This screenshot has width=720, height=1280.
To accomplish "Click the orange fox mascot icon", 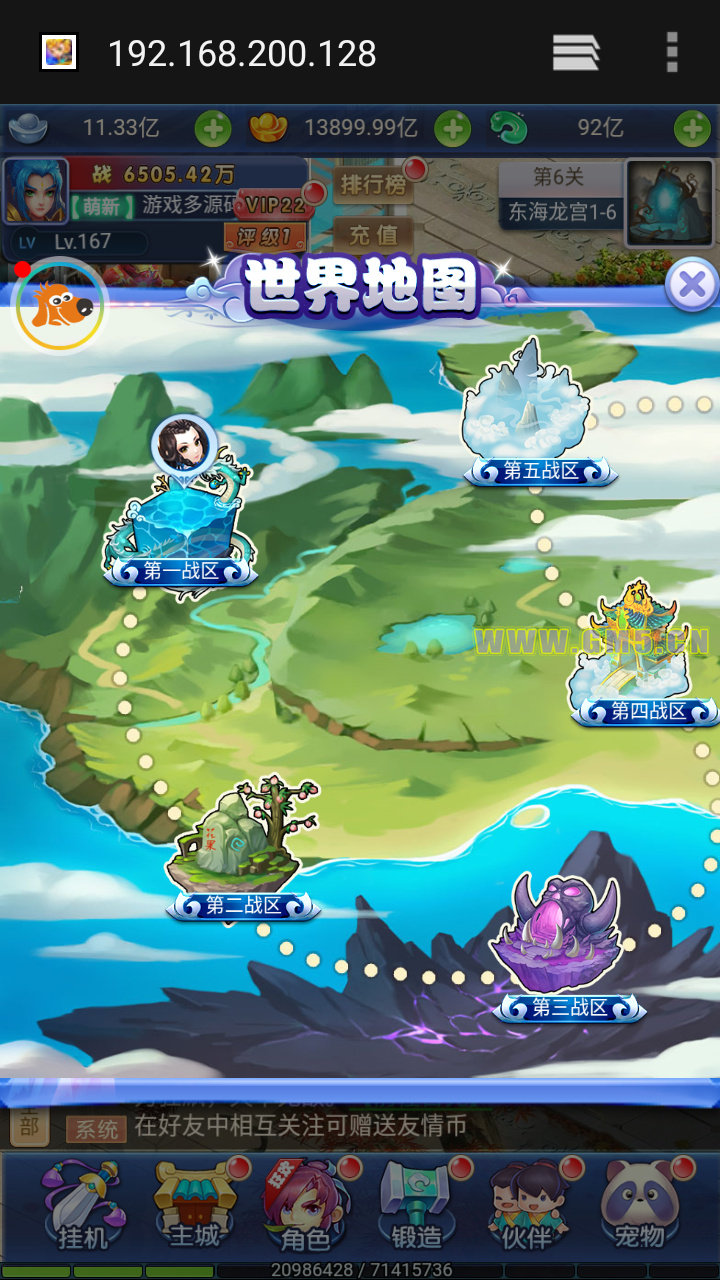I will pyautogui.click(x=59, y=306).
